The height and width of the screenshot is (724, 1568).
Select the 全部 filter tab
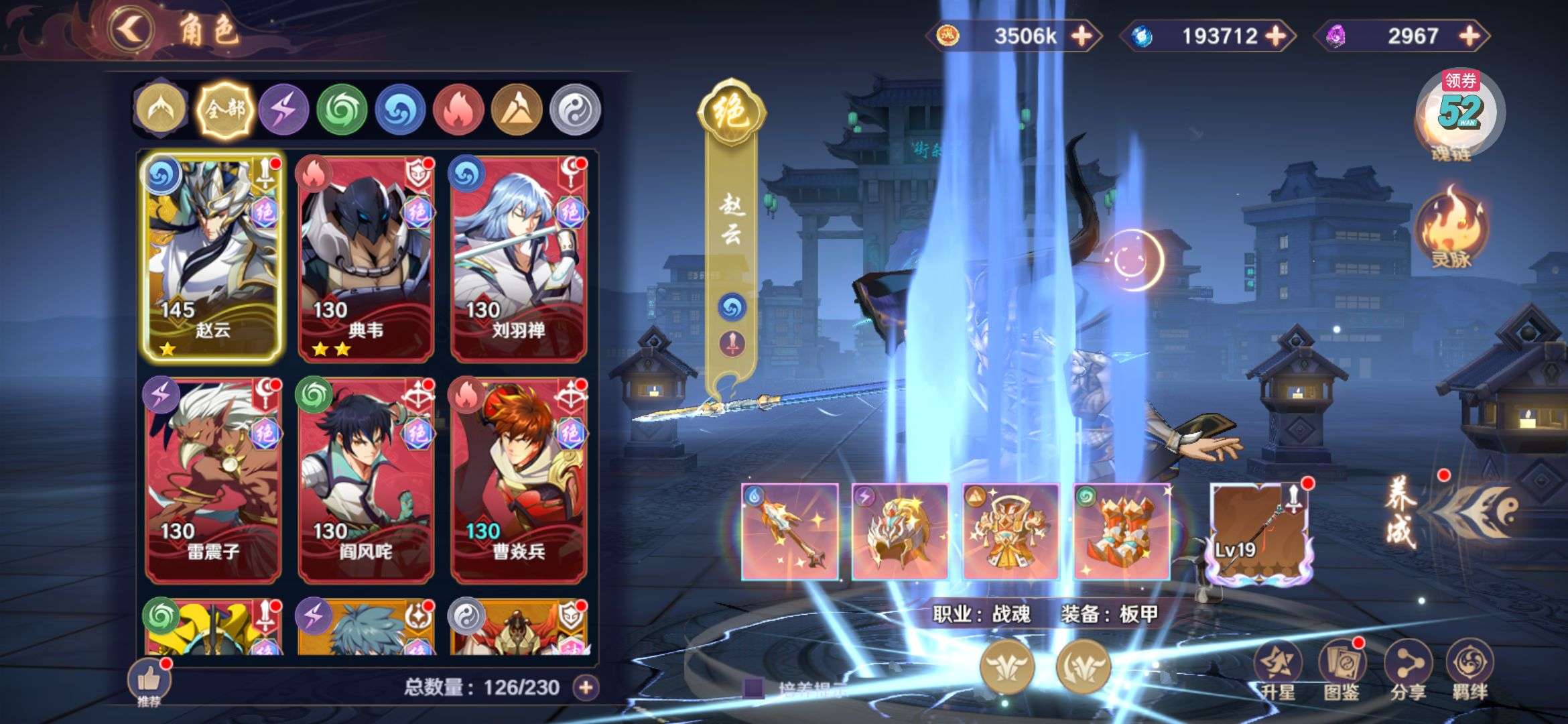point(225,110)
